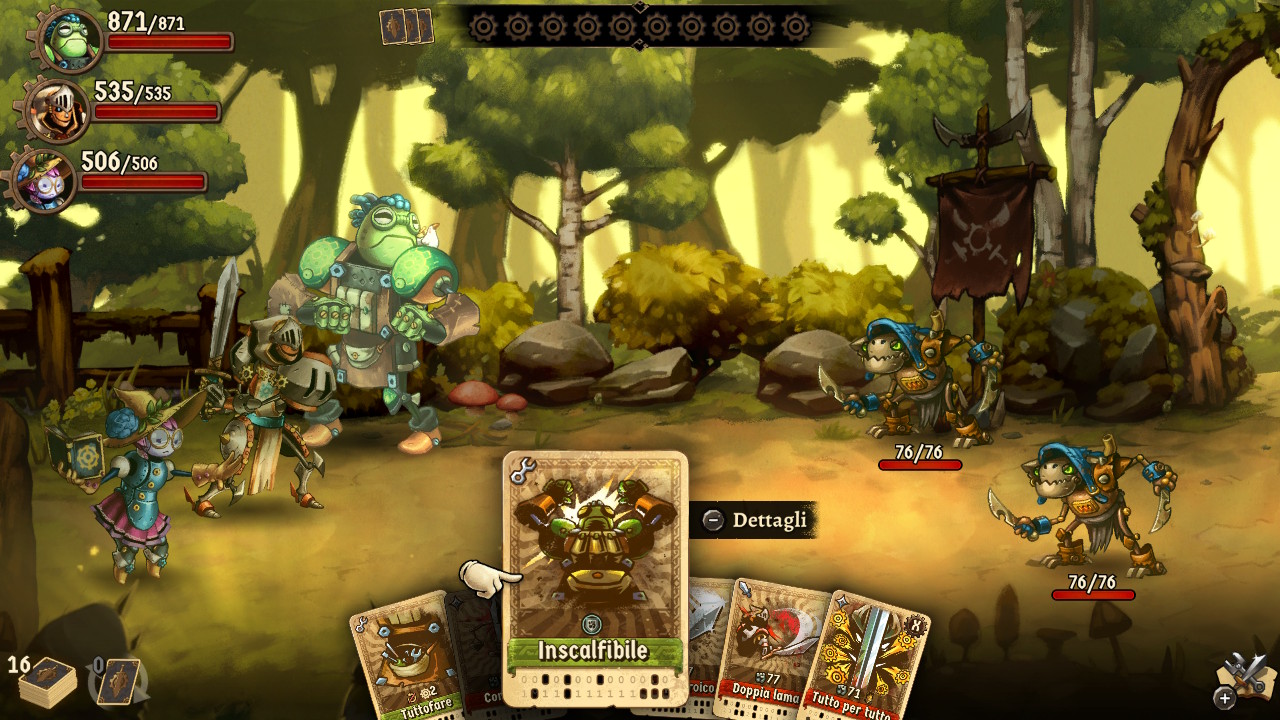Open the crossed wrench and sword menu
Screen dimensions: 1280x720
pyautogui.click(x=1244, y=677)
